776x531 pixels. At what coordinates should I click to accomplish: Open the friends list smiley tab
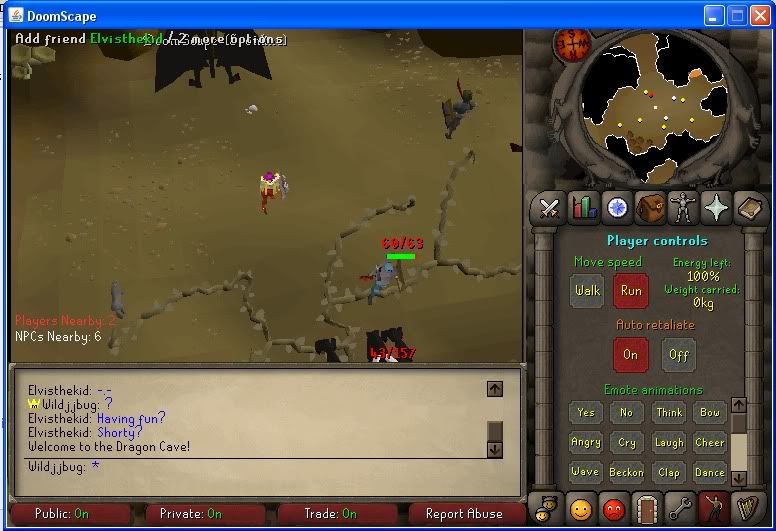581,510
